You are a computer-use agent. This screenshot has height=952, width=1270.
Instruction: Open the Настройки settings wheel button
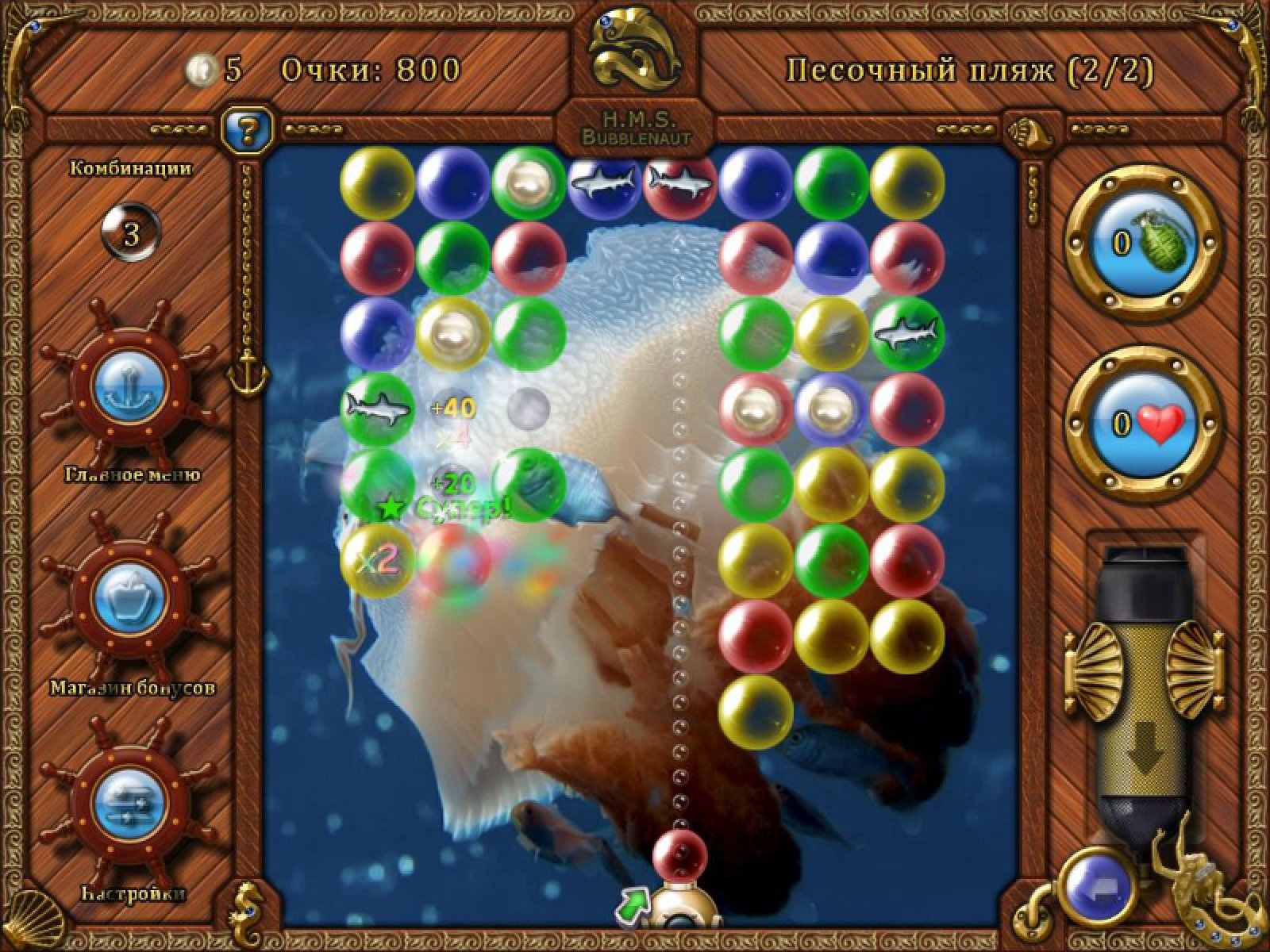coord(129,806)
